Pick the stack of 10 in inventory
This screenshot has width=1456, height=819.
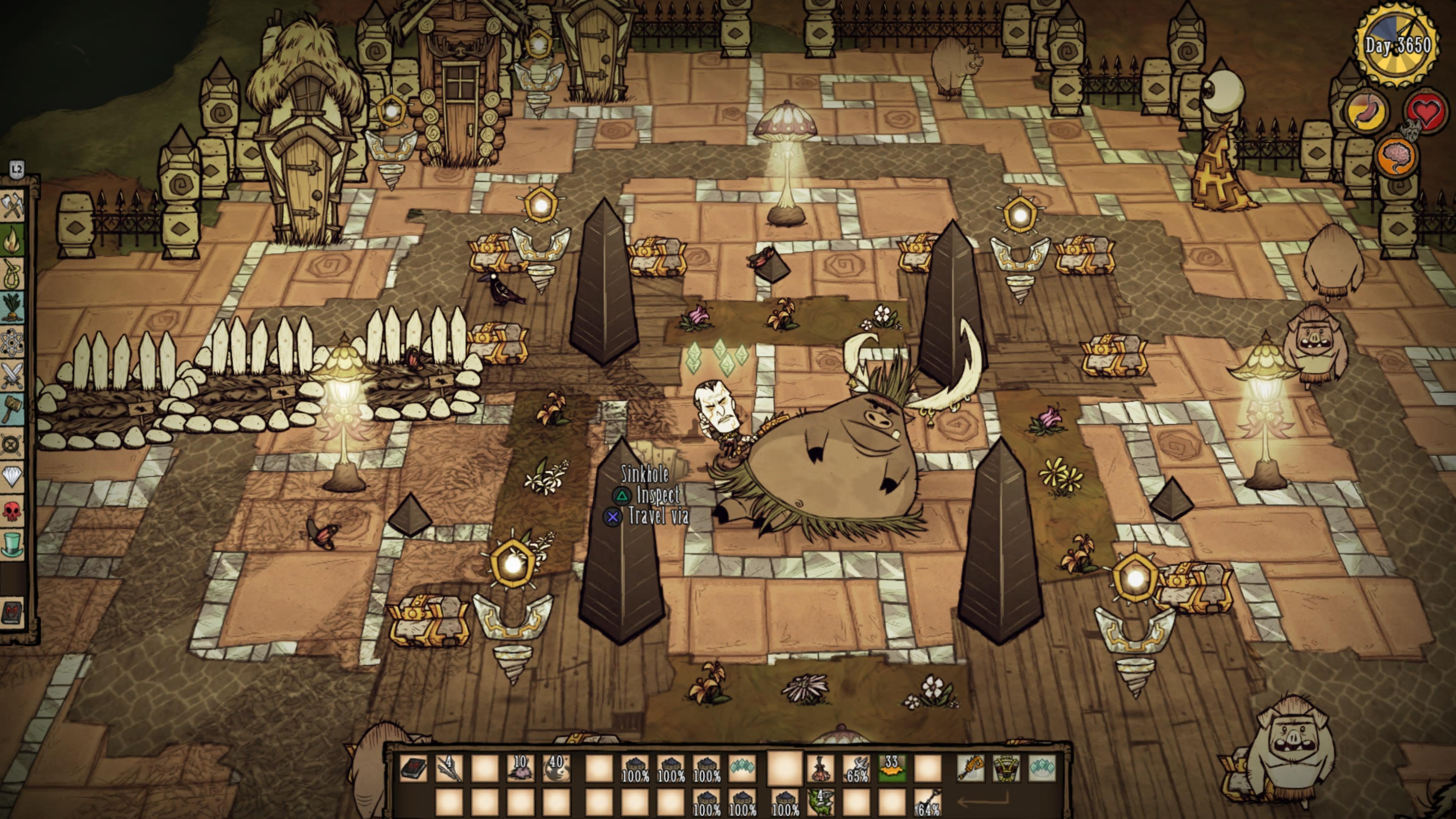[520, 769]
